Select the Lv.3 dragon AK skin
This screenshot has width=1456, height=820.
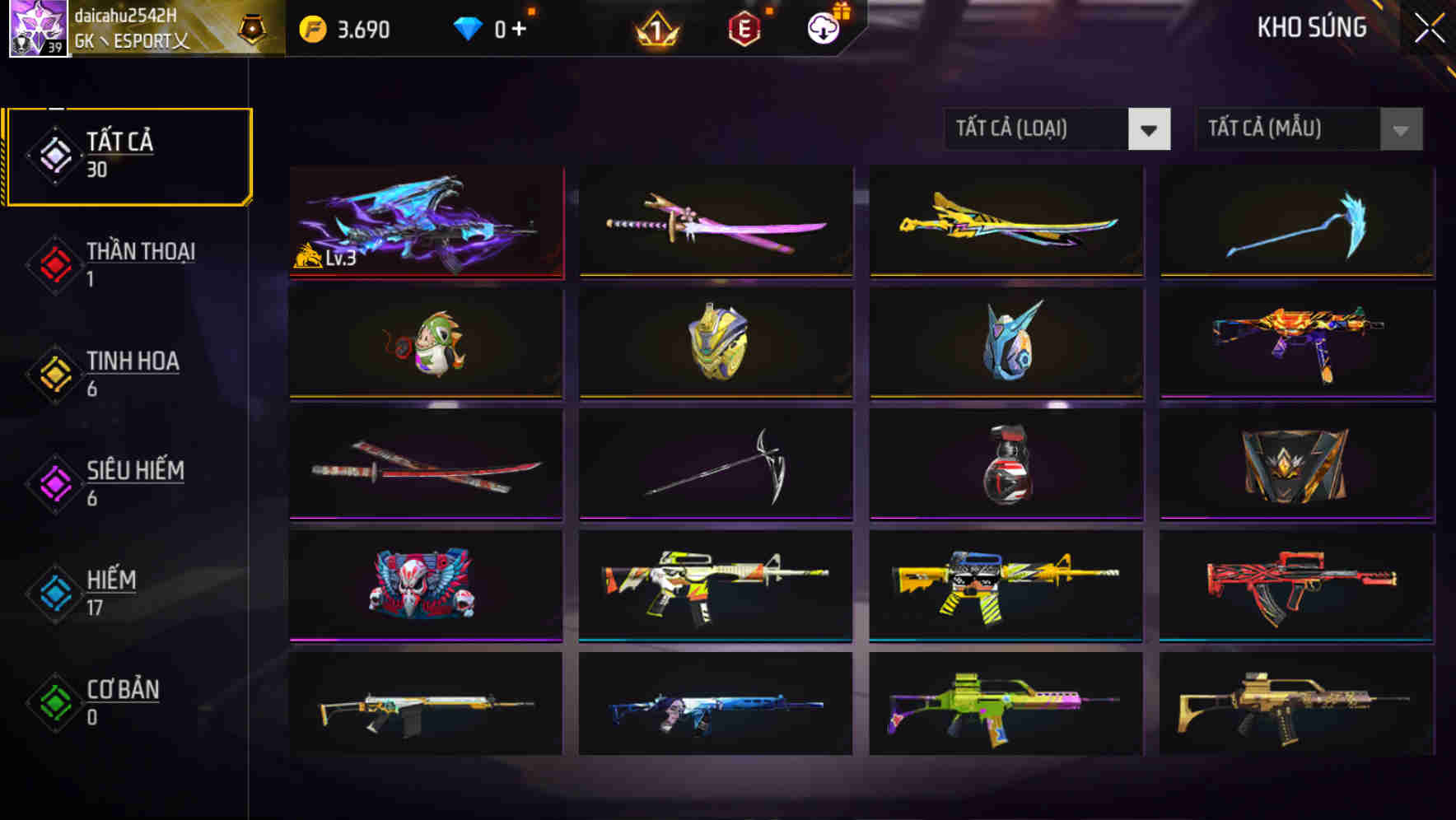click(x=426, y=221)
